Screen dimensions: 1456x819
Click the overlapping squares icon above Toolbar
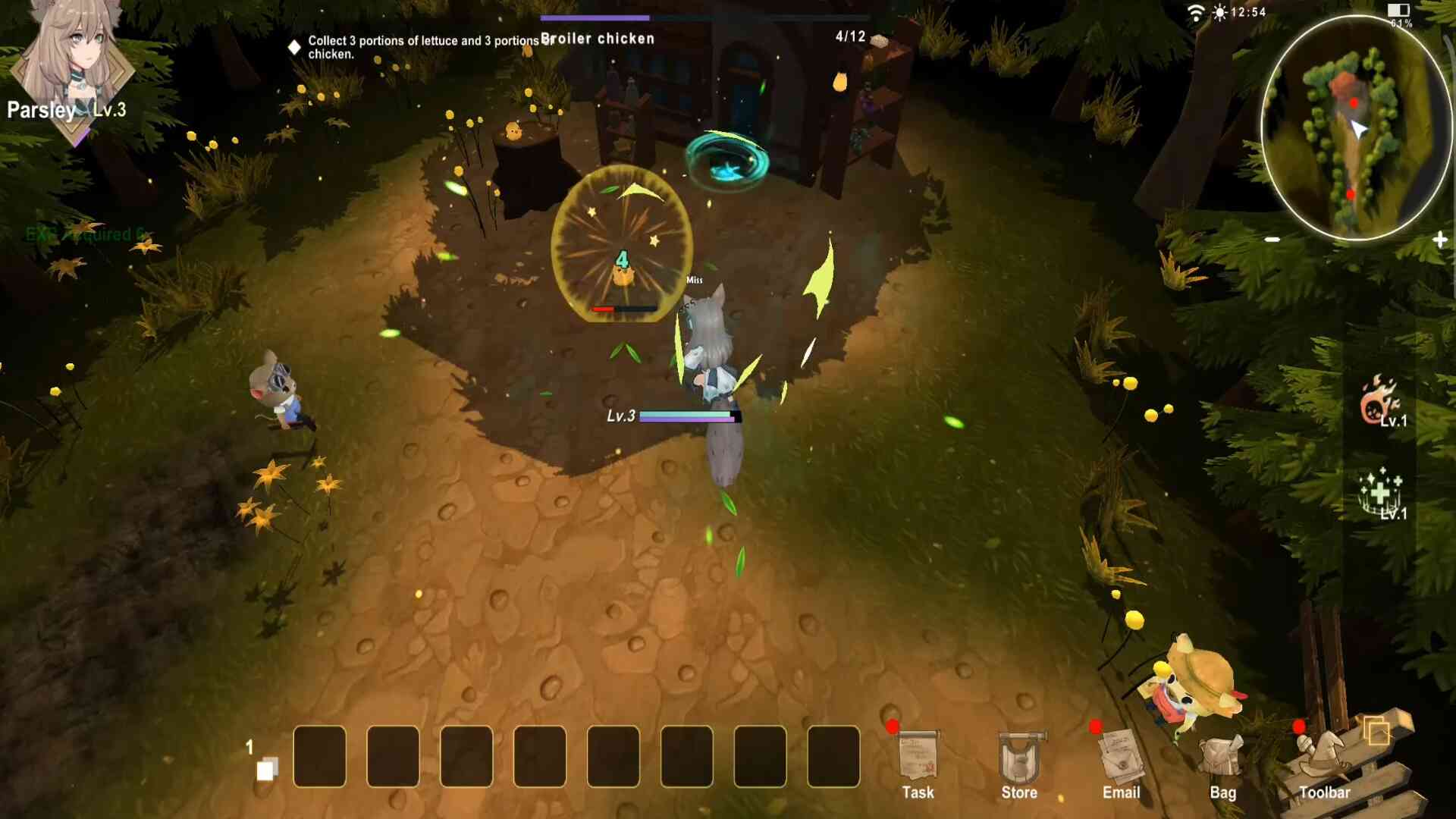click(1376, 732)
